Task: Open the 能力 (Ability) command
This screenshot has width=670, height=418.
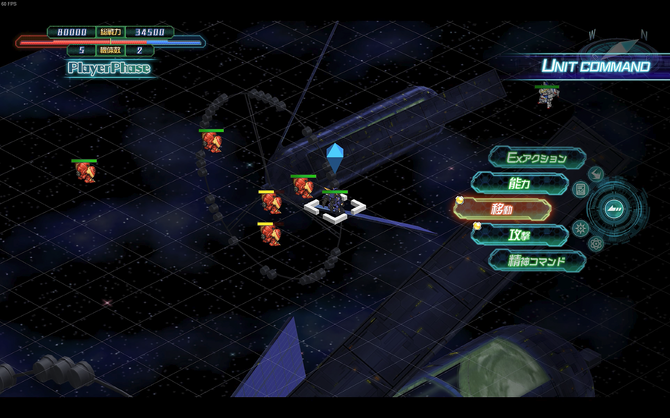Action: [x=520, y=183]
